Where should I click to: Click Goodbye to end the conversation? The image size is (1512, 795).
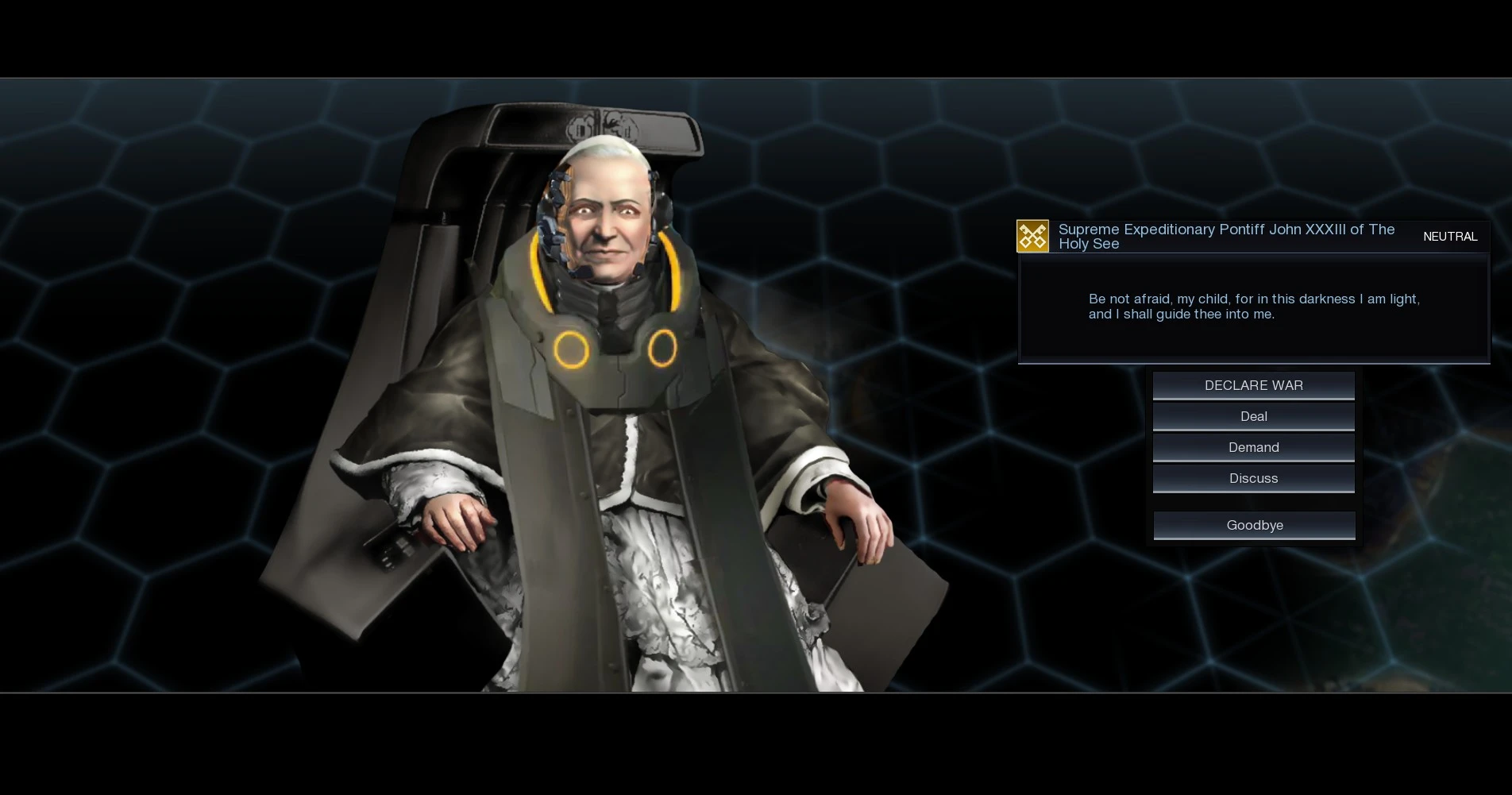click(x=1253, y=524)
